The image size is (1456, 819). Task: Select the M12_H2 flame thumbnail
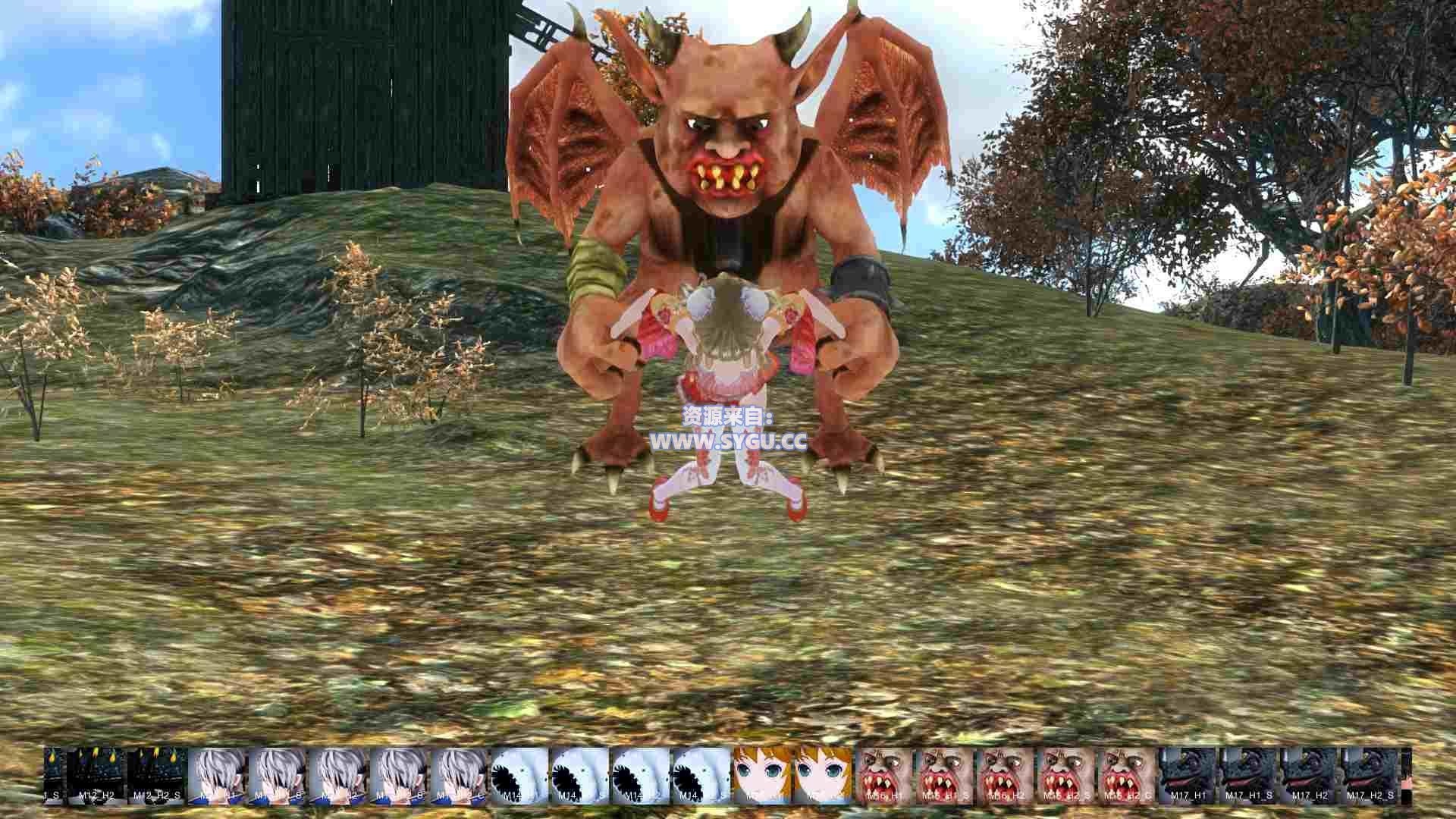click(x=96, y=775)
